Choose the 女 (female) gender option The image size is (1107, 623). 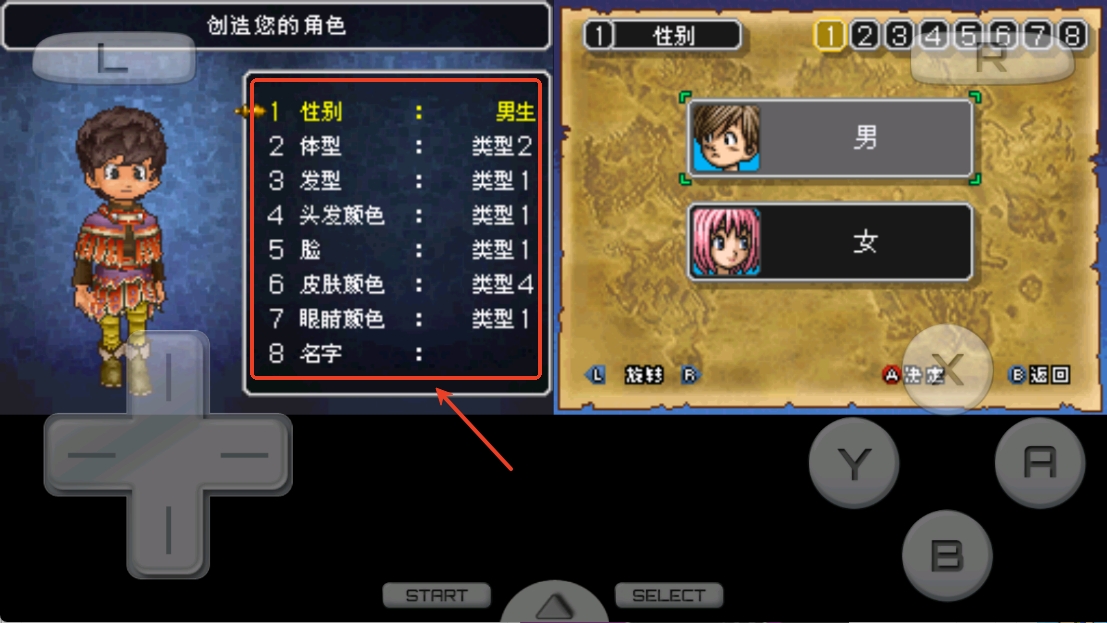830,242
